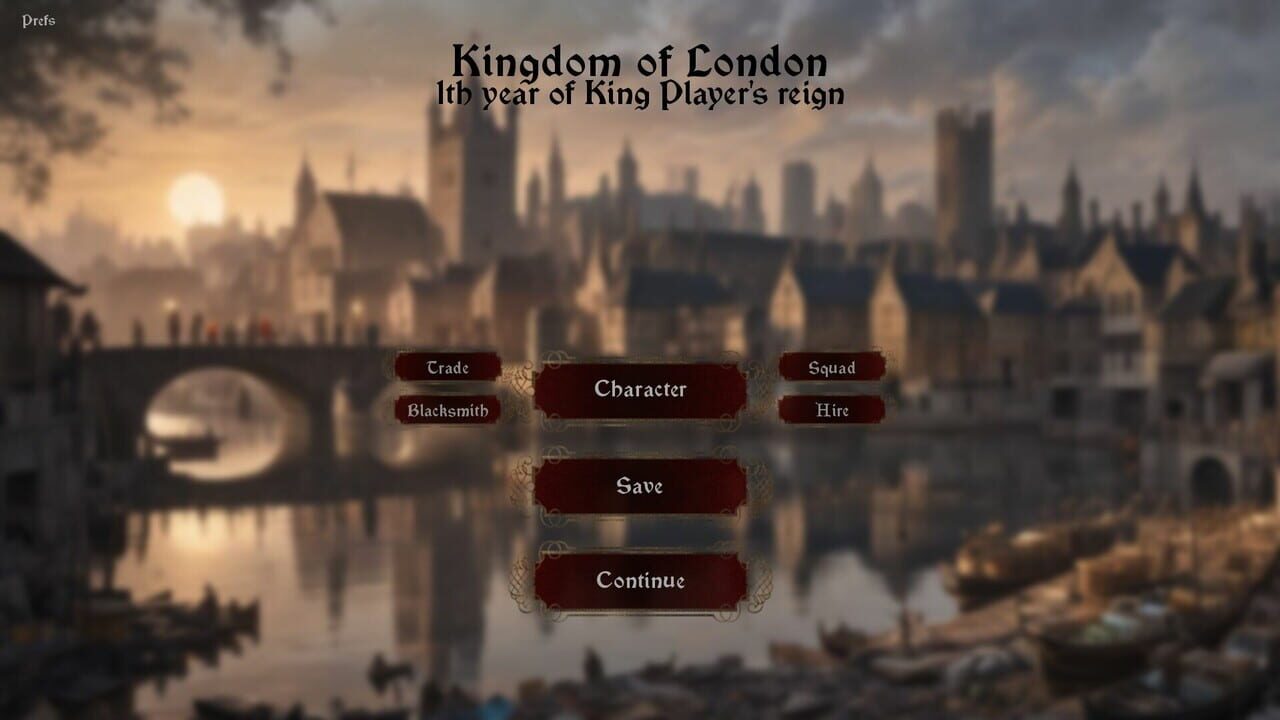Click Blacksmith under the Trade button
Image resolution: width=1280 pixels, height=720 pixels.
pyautogui.click(x=448, y=410)
